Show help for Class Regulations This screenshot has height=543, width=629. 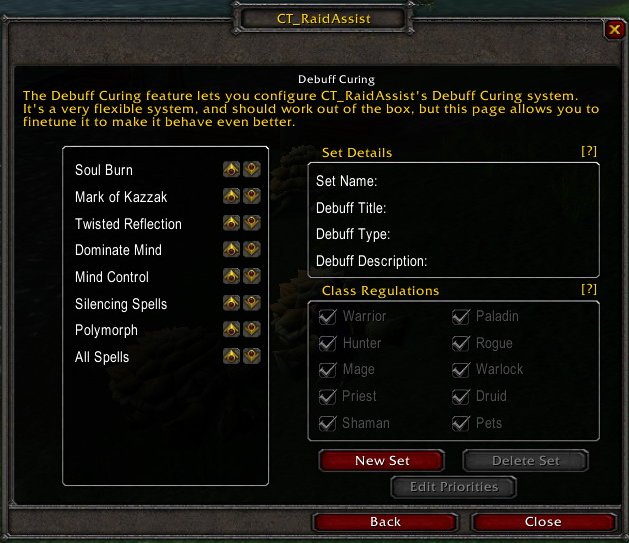pos(589,289)
